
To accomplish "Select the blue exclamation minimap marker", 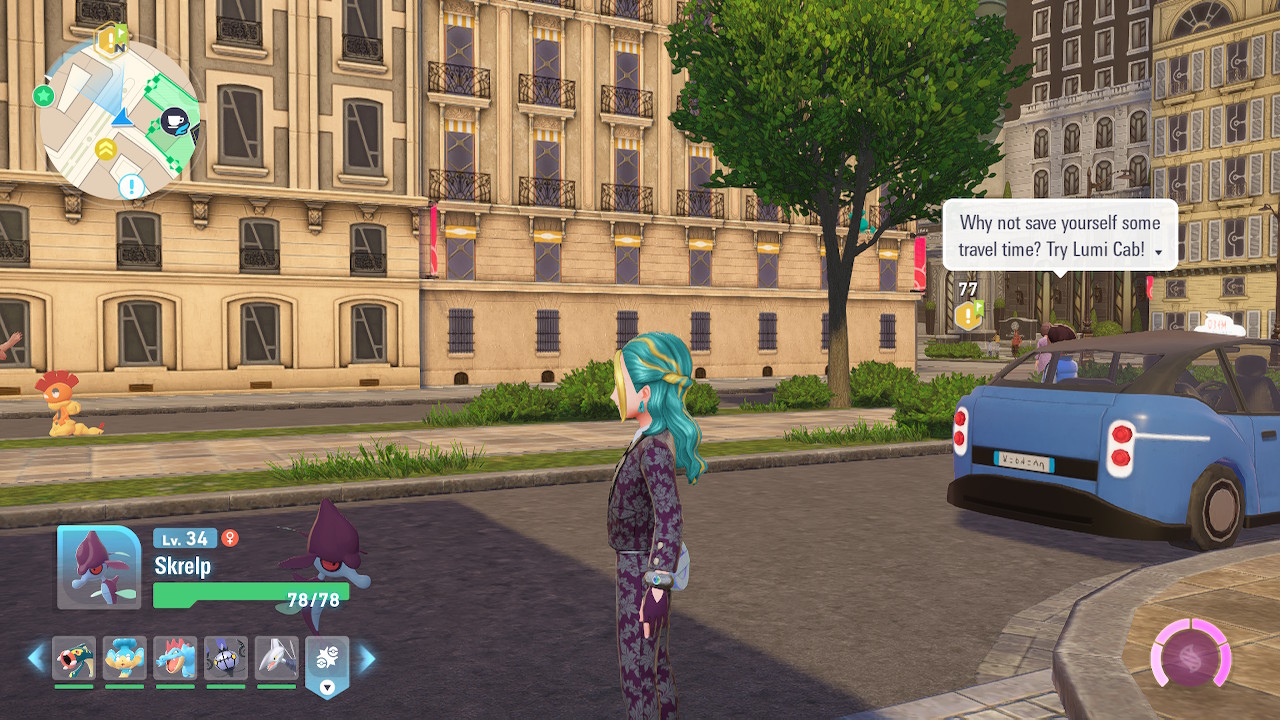I will click(x=132, y=186).
